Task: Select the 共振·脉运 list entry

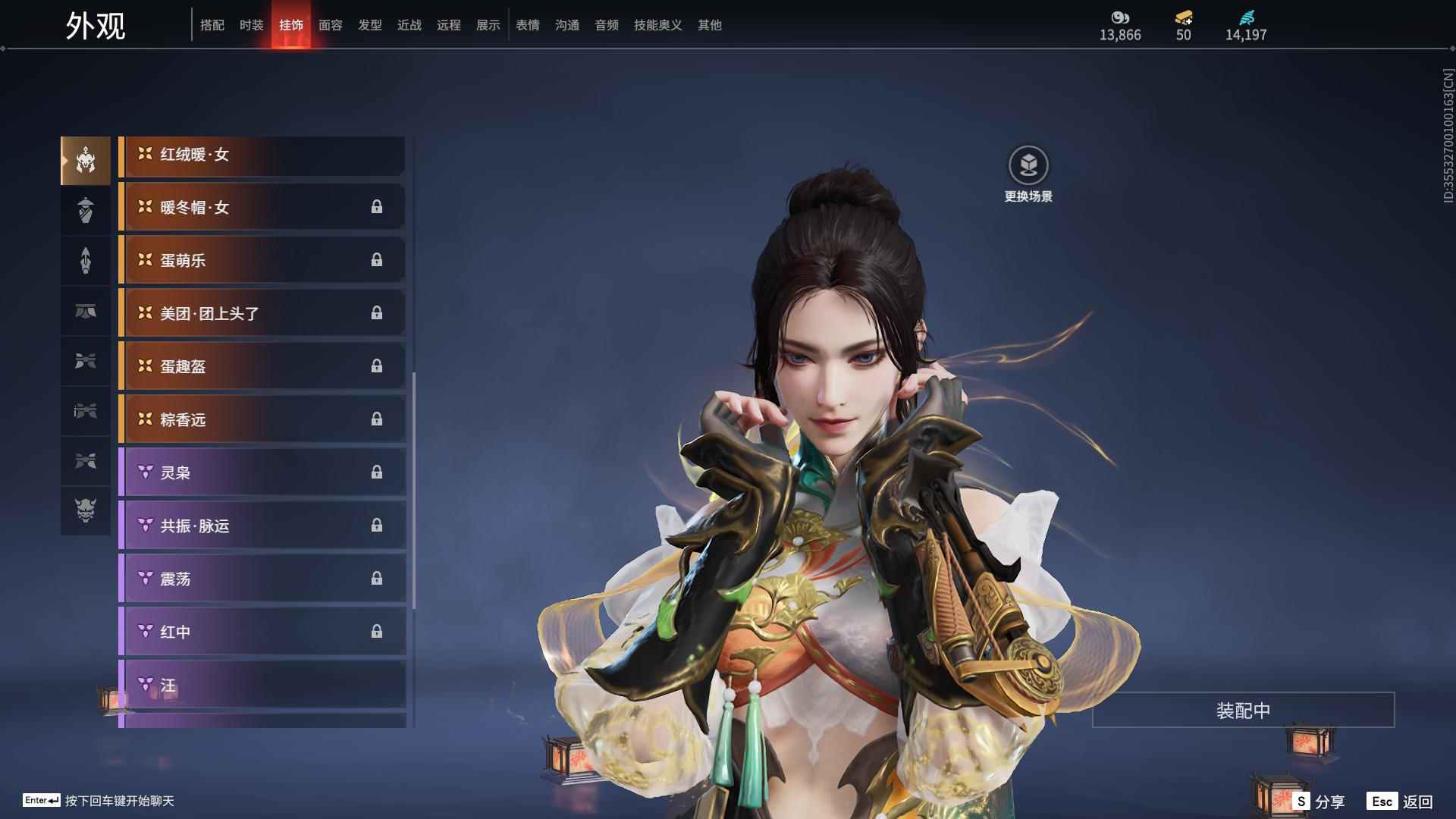Action: pos(262,526)
